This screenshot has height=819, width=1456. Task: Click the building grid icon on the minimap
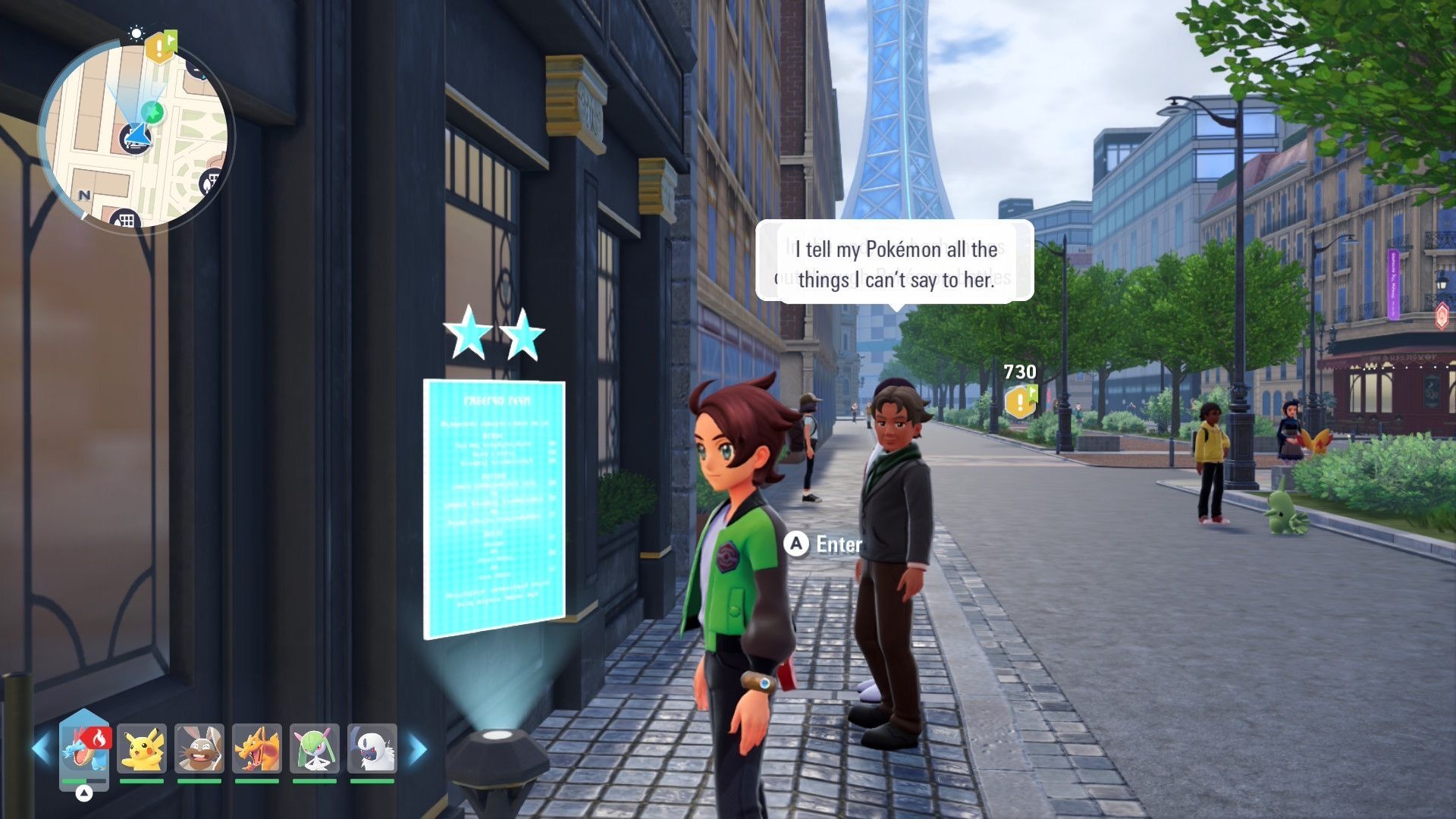coord(126,221)
